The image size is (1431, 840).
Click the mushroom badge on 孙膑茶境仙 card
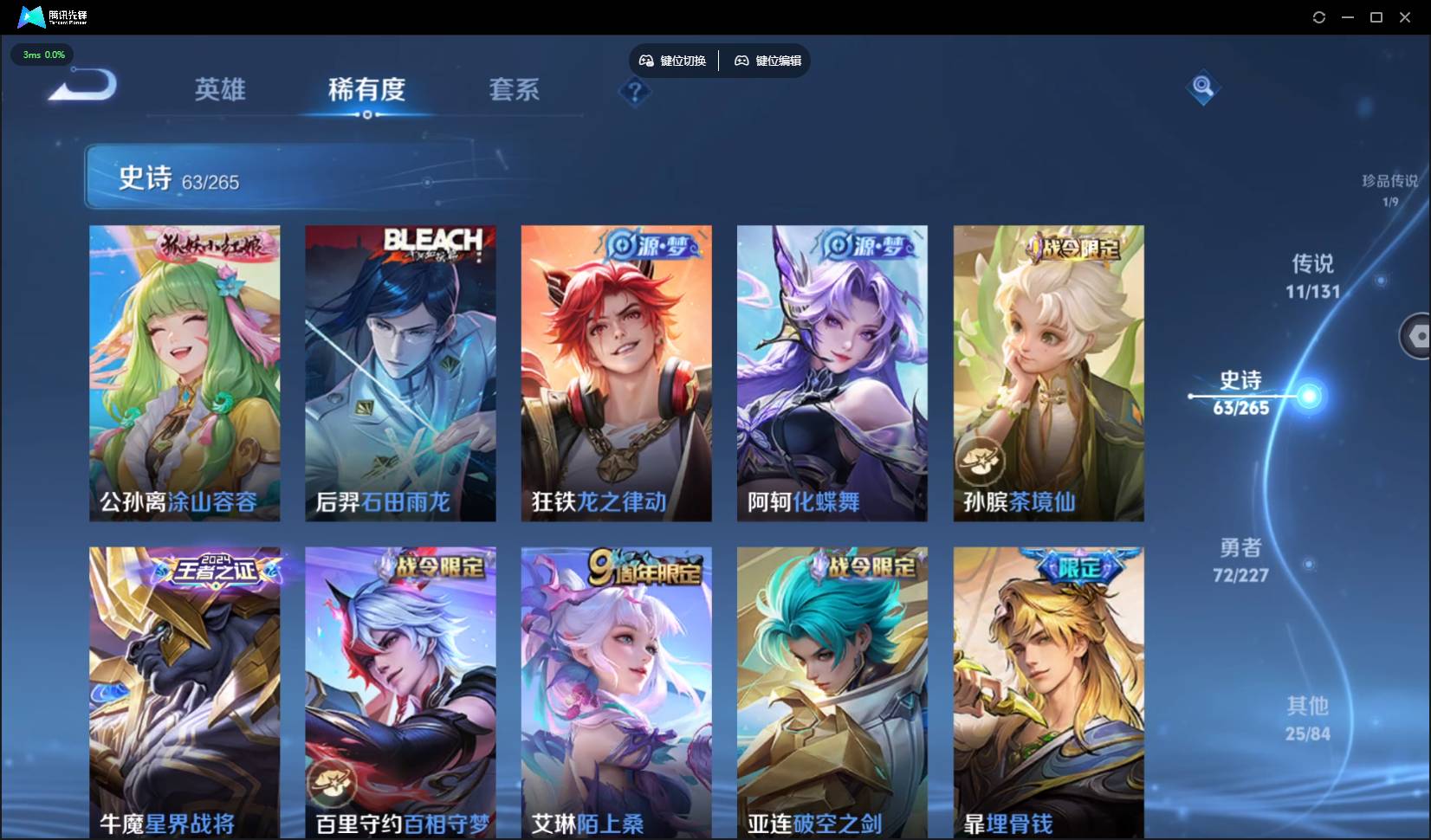(x=980, y=462)
